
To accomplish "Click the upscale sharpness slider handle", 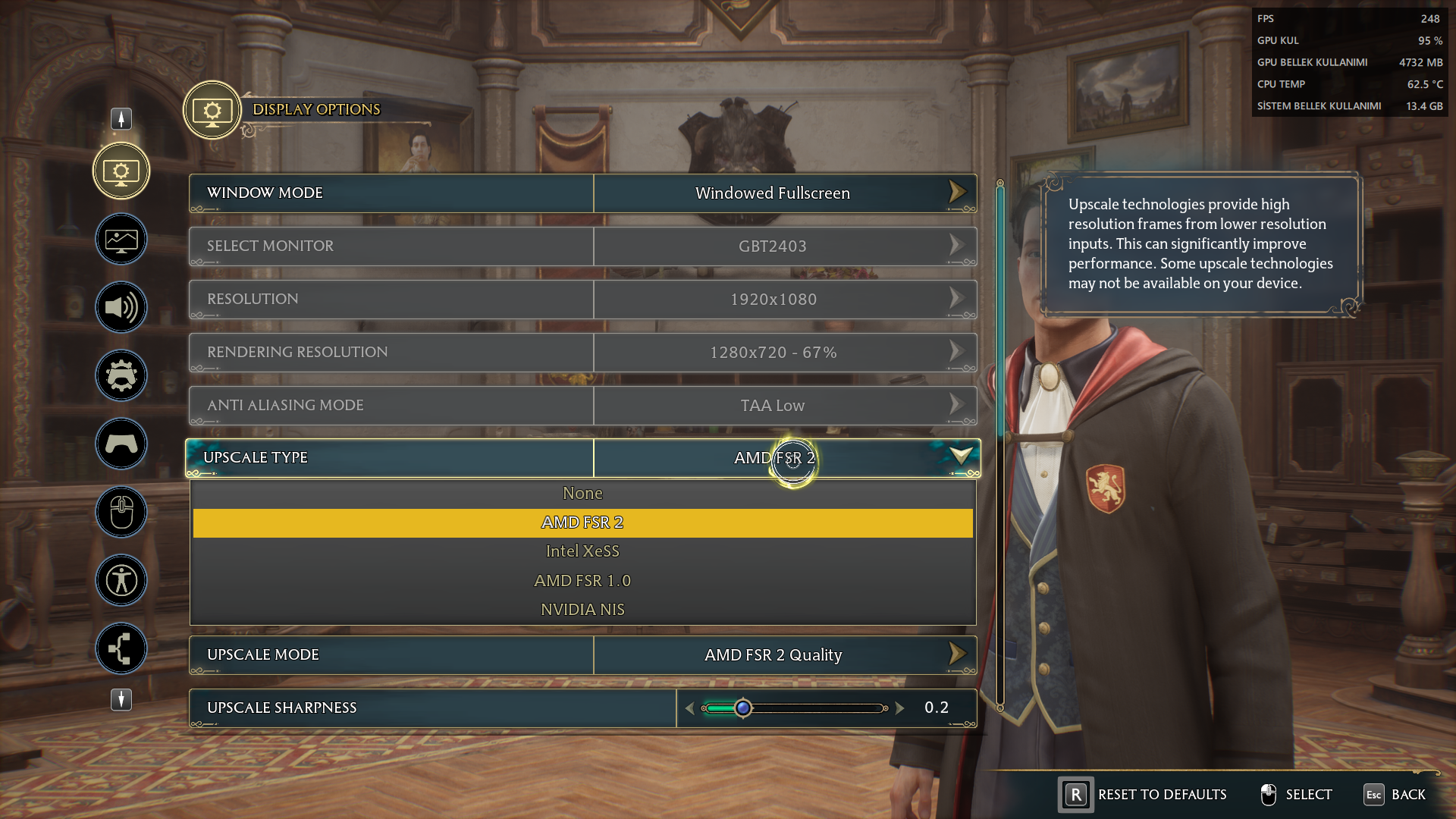I will coord(743,708).
